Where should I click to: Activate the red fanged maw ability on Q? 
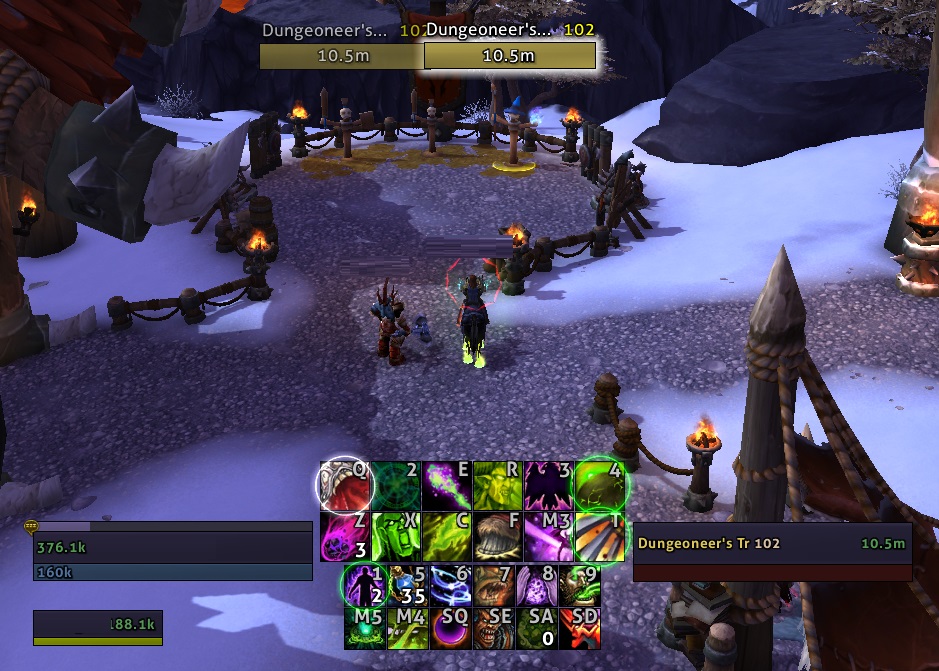click(x=346, y=485)
